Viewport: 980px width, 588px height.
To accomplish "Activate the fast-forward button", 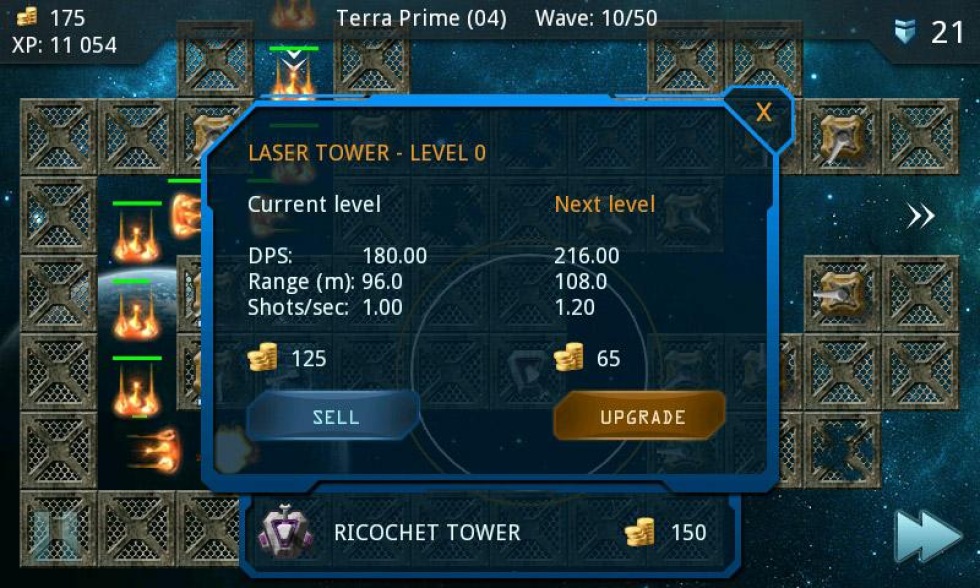I will [926, 538].
